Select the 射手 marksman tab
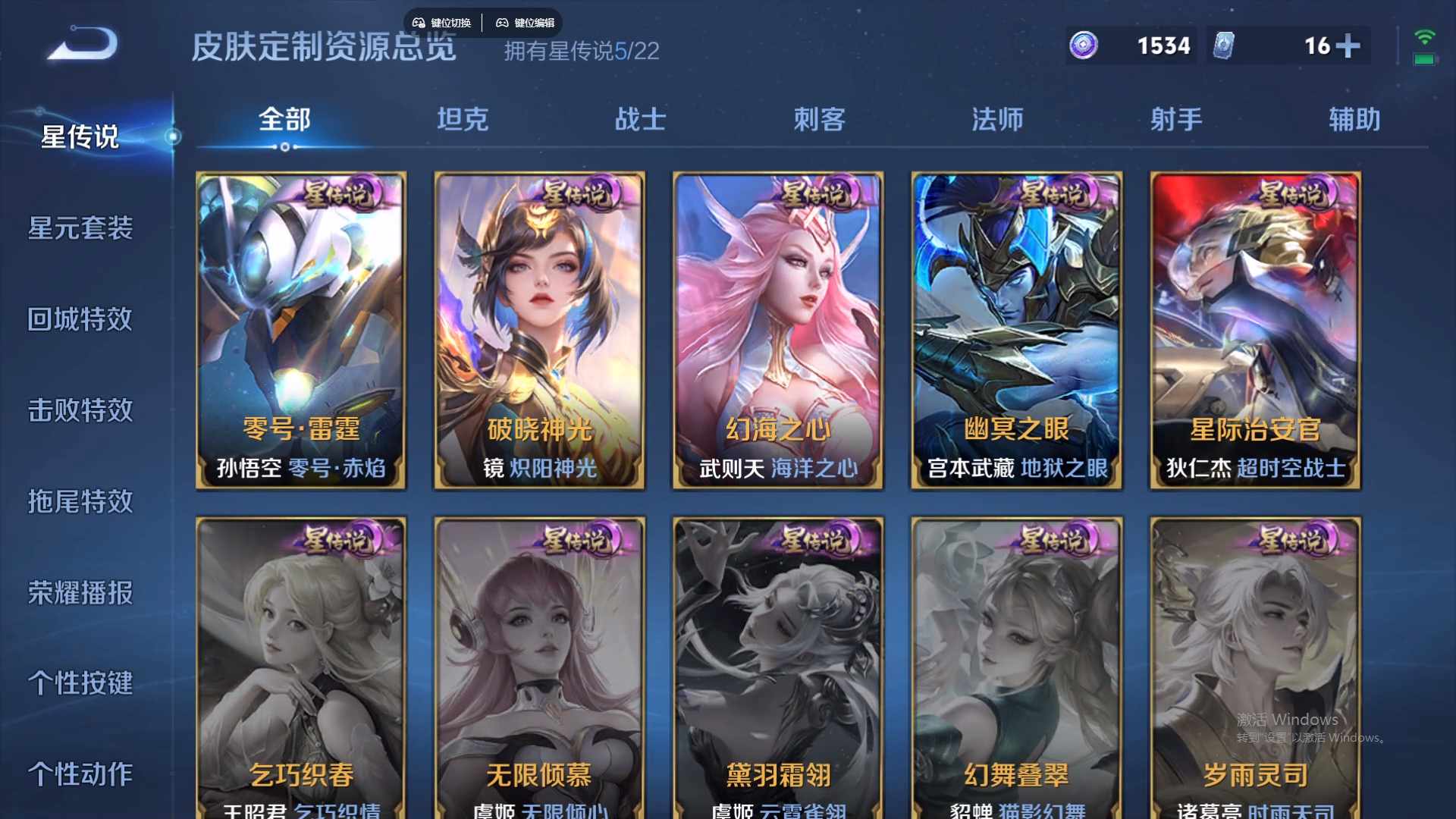1456x819 pixels. (x=1174, y=118)
